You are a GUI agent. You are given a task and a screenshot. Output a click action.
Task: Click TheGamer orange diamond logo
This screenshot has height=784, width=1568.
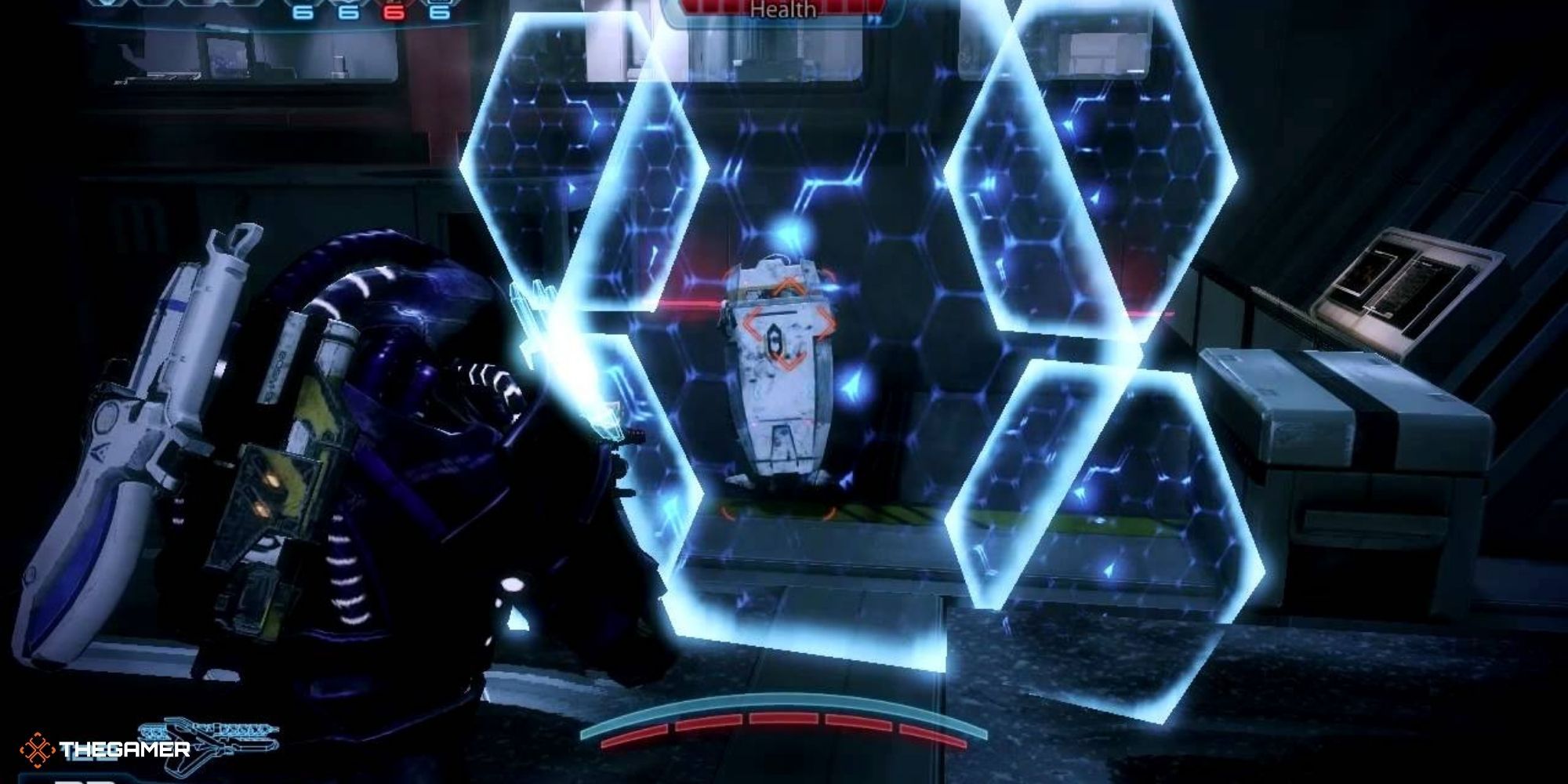pos(38,749)
